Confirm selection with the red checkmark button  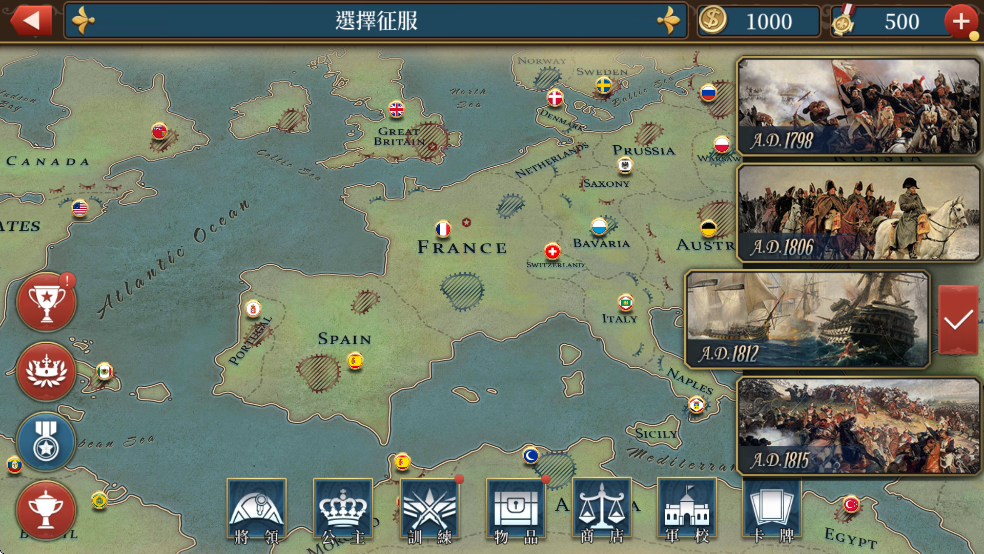tap(958, 319)
